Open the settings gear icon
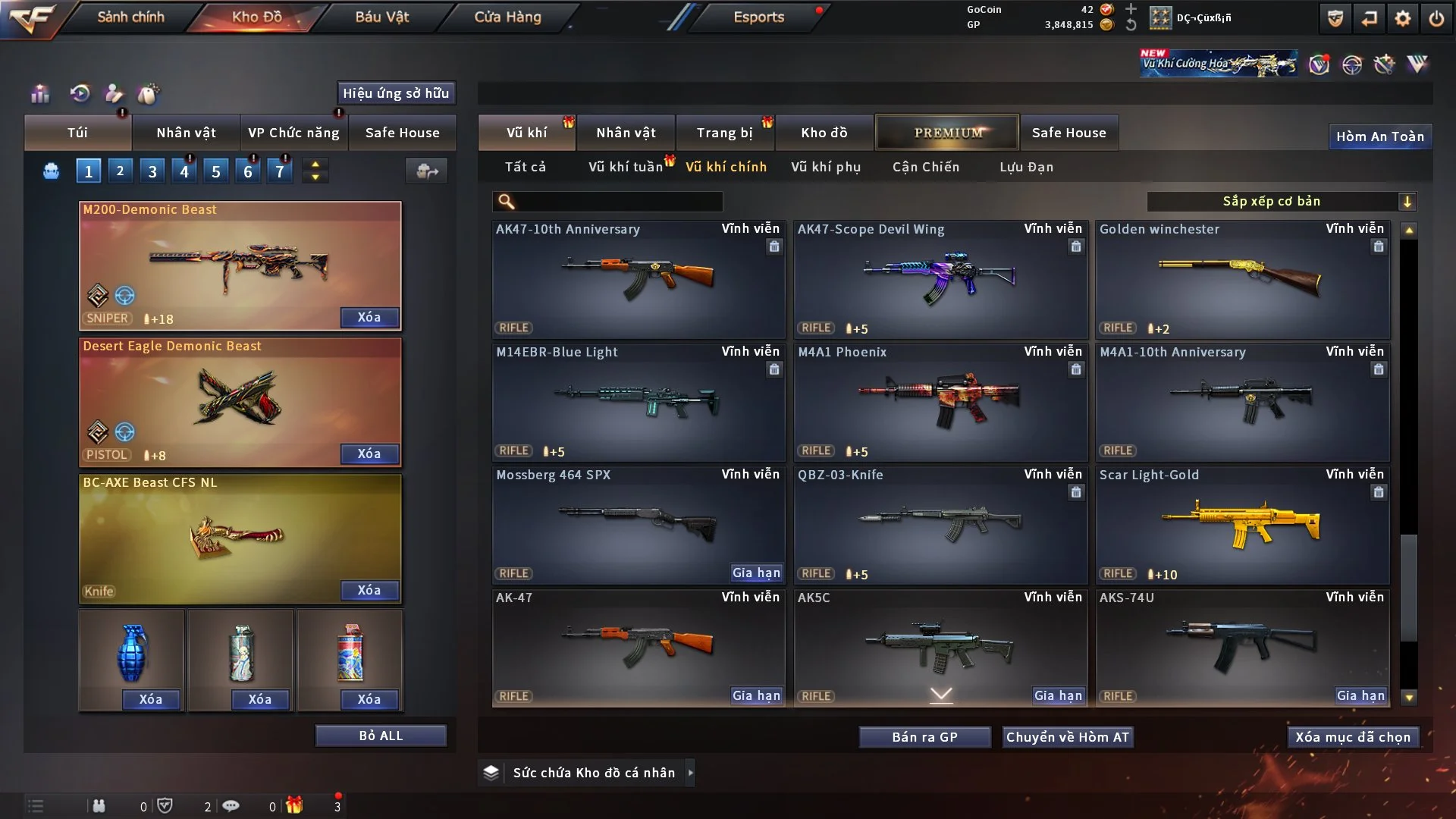 pos(1402,18)
